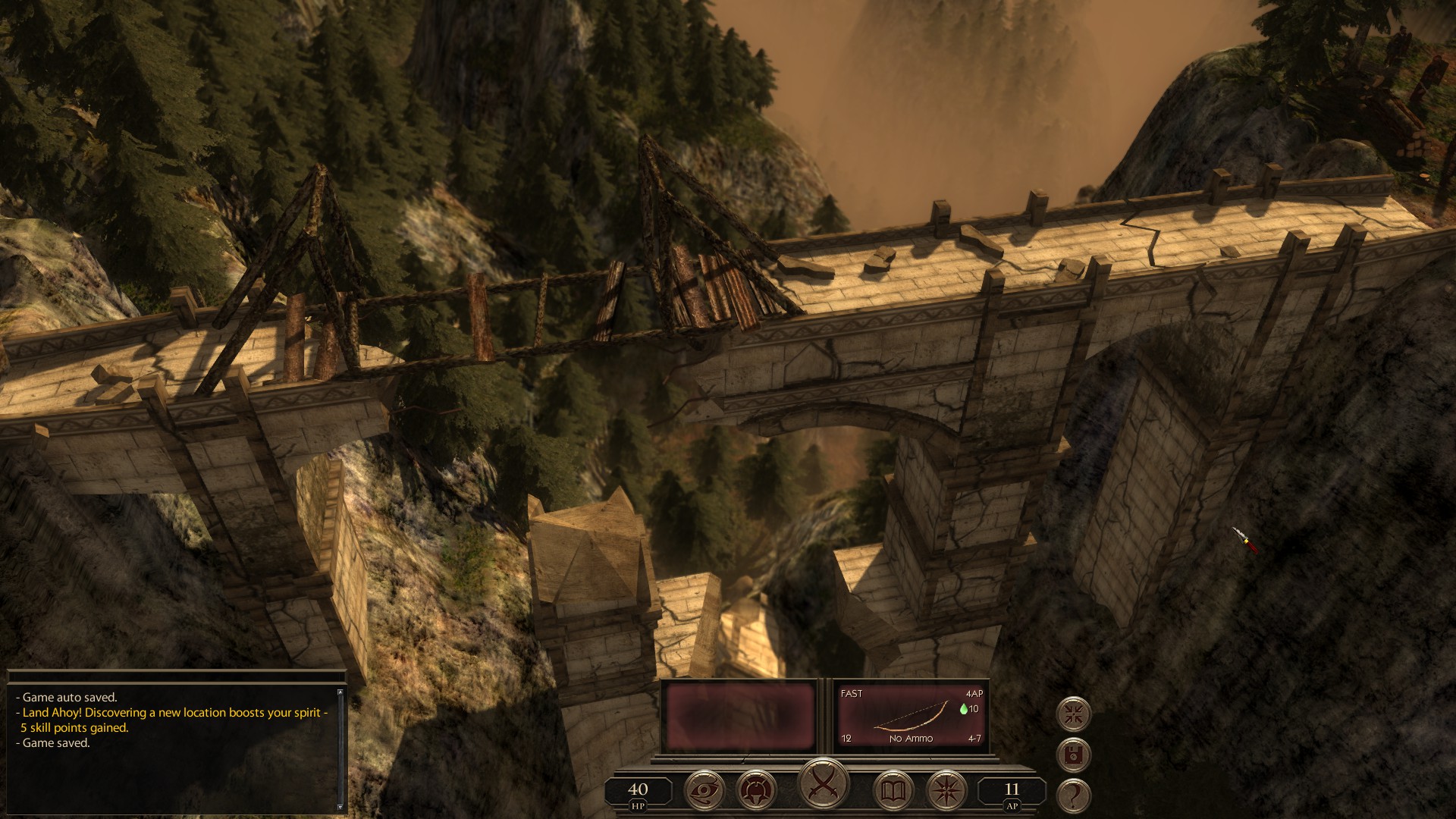Select the eye observation icon

(x=704, y=789)
